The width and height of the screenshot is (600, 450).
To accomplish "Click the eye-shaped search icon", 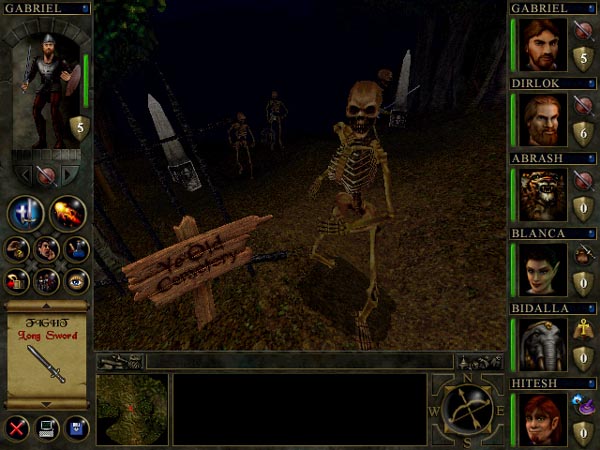I will (x=76, y=281).
